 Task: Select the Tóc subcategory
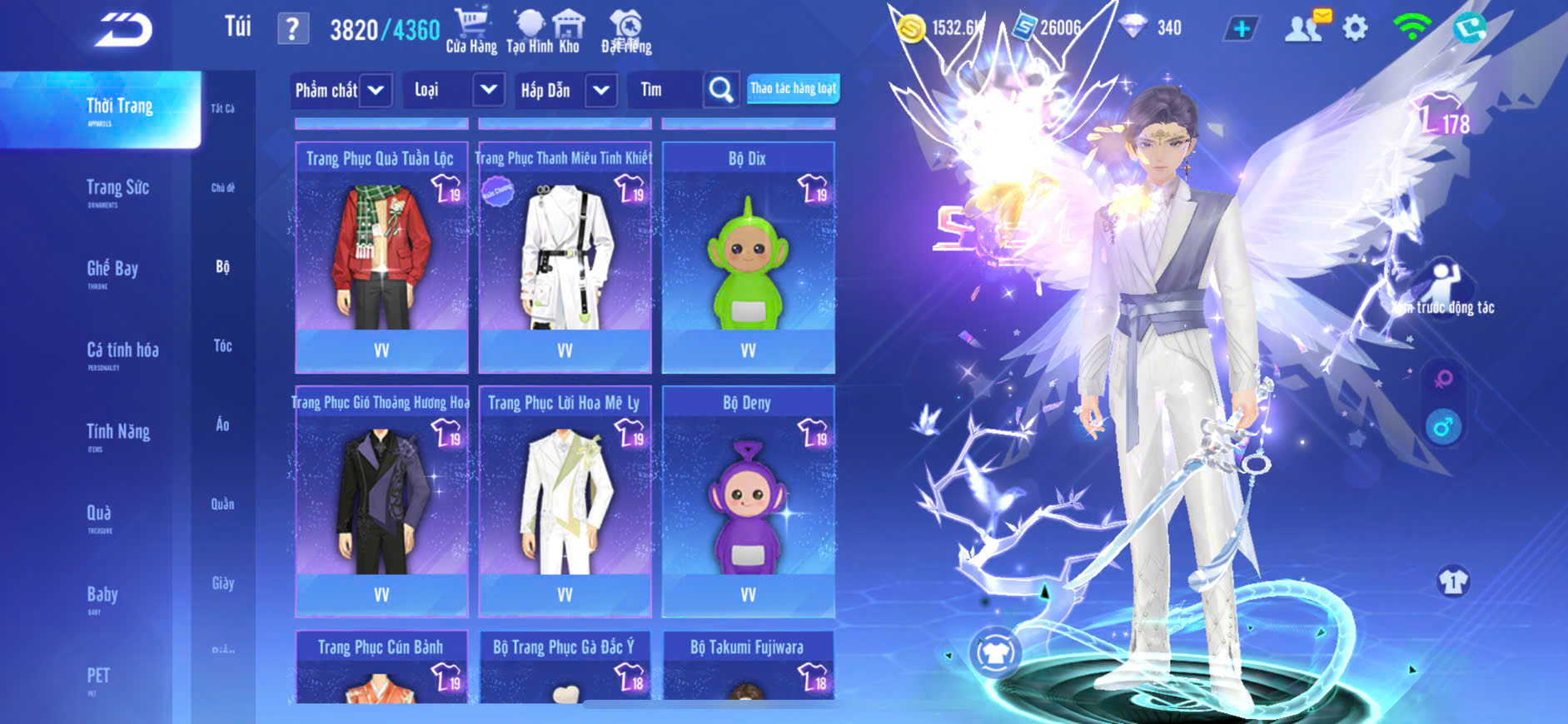click(x=222, y=345)
